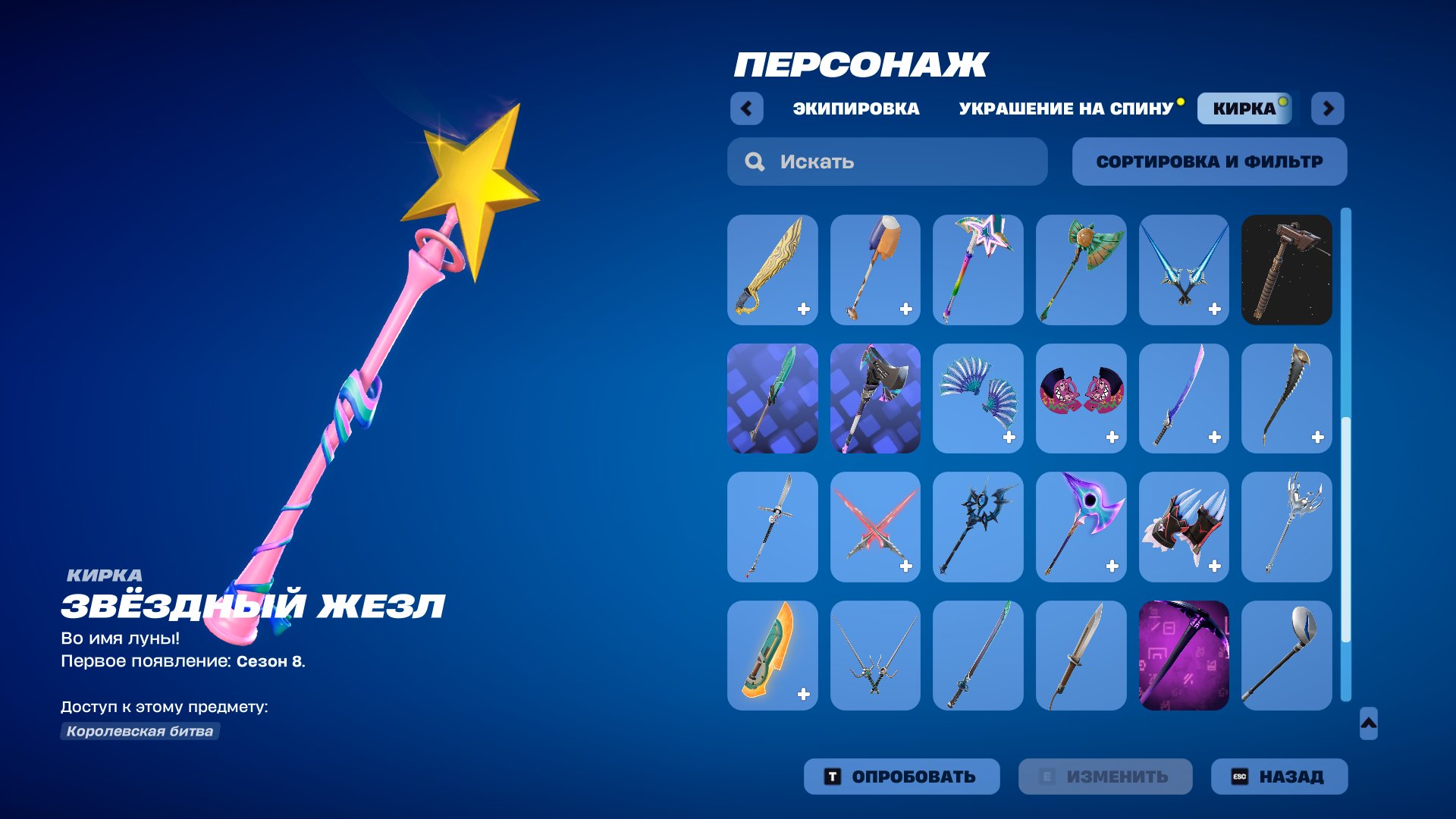Image resolution: width=1456 pixels, height=819 pixels.
Task: Select the purple katana pickaxe
Action: pyautogui.click(x=1184, y=398)
